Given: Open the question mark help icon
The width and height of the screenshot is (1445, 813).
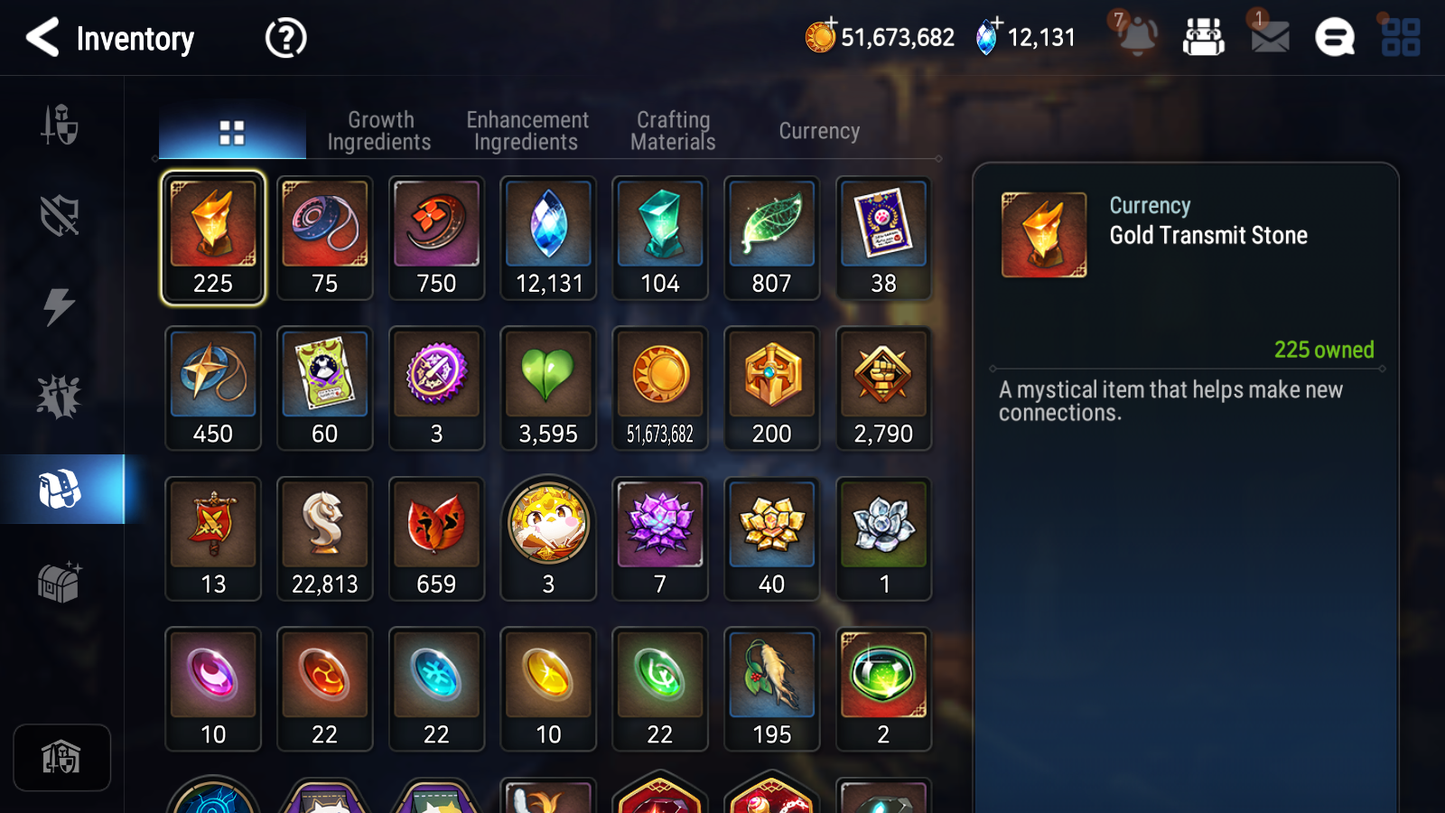Looking at the screenshot, I should coord(285,37).
